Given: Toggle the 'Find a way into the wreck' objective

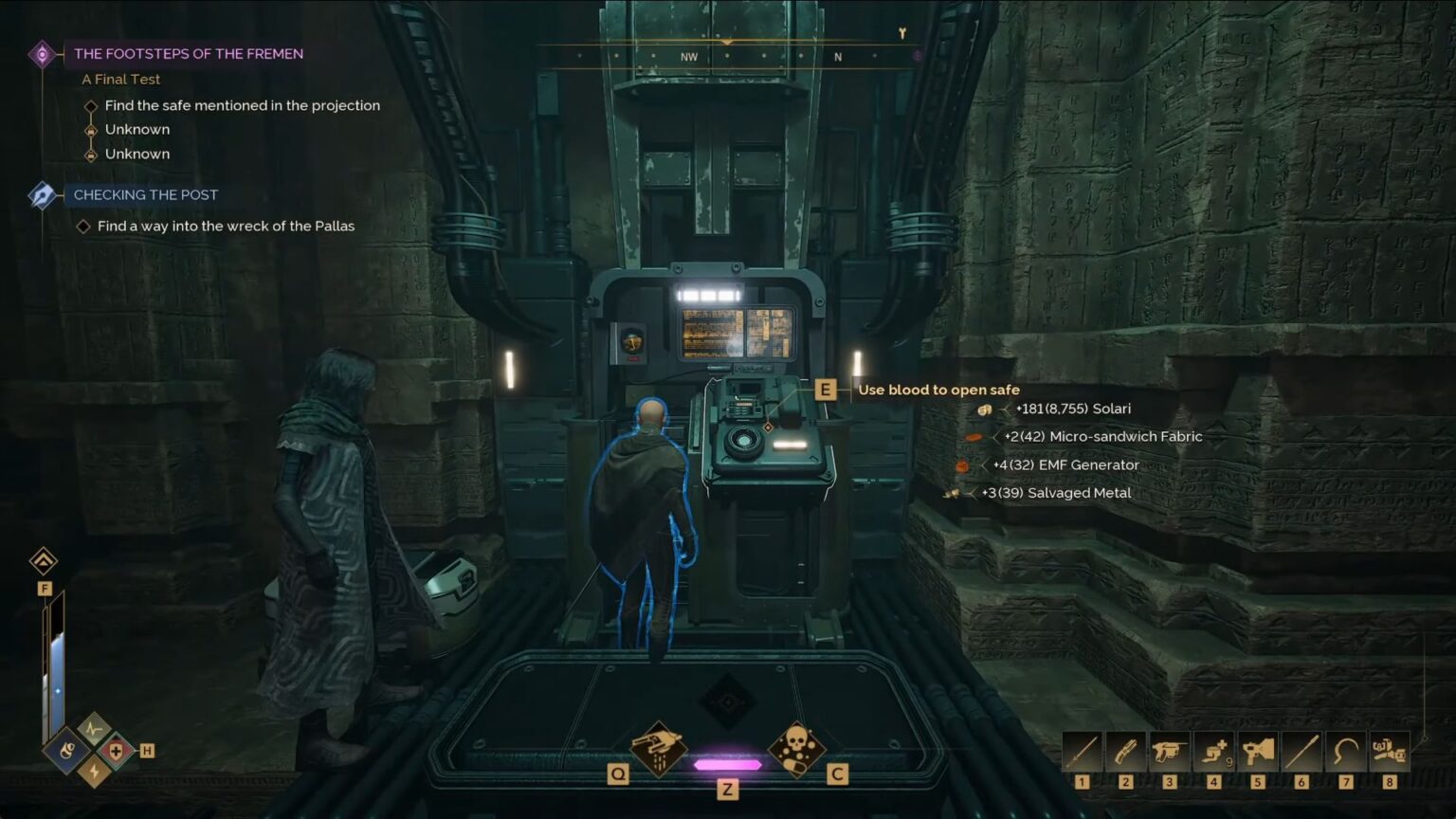Looking at the screenshot, I should [x=83, y=226].
